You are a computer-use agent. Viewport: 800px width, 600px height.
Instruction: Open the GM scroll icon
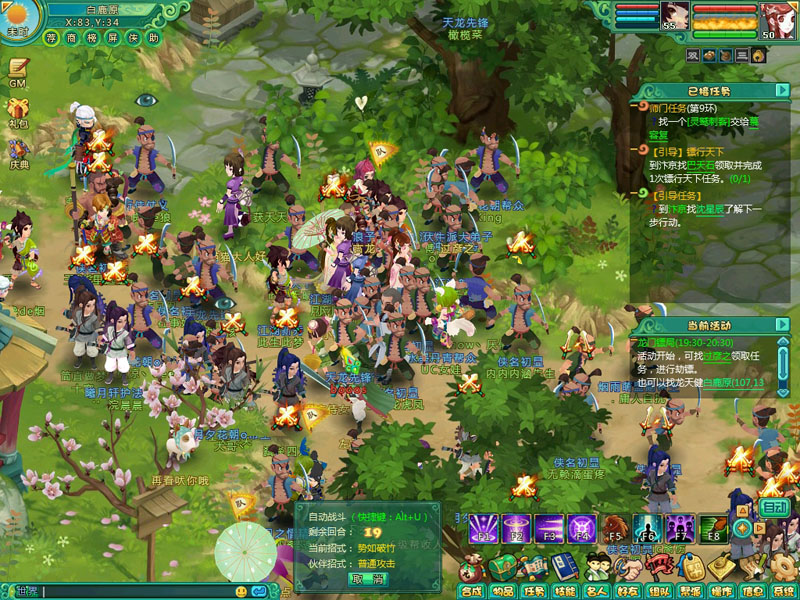click(18, 71)
